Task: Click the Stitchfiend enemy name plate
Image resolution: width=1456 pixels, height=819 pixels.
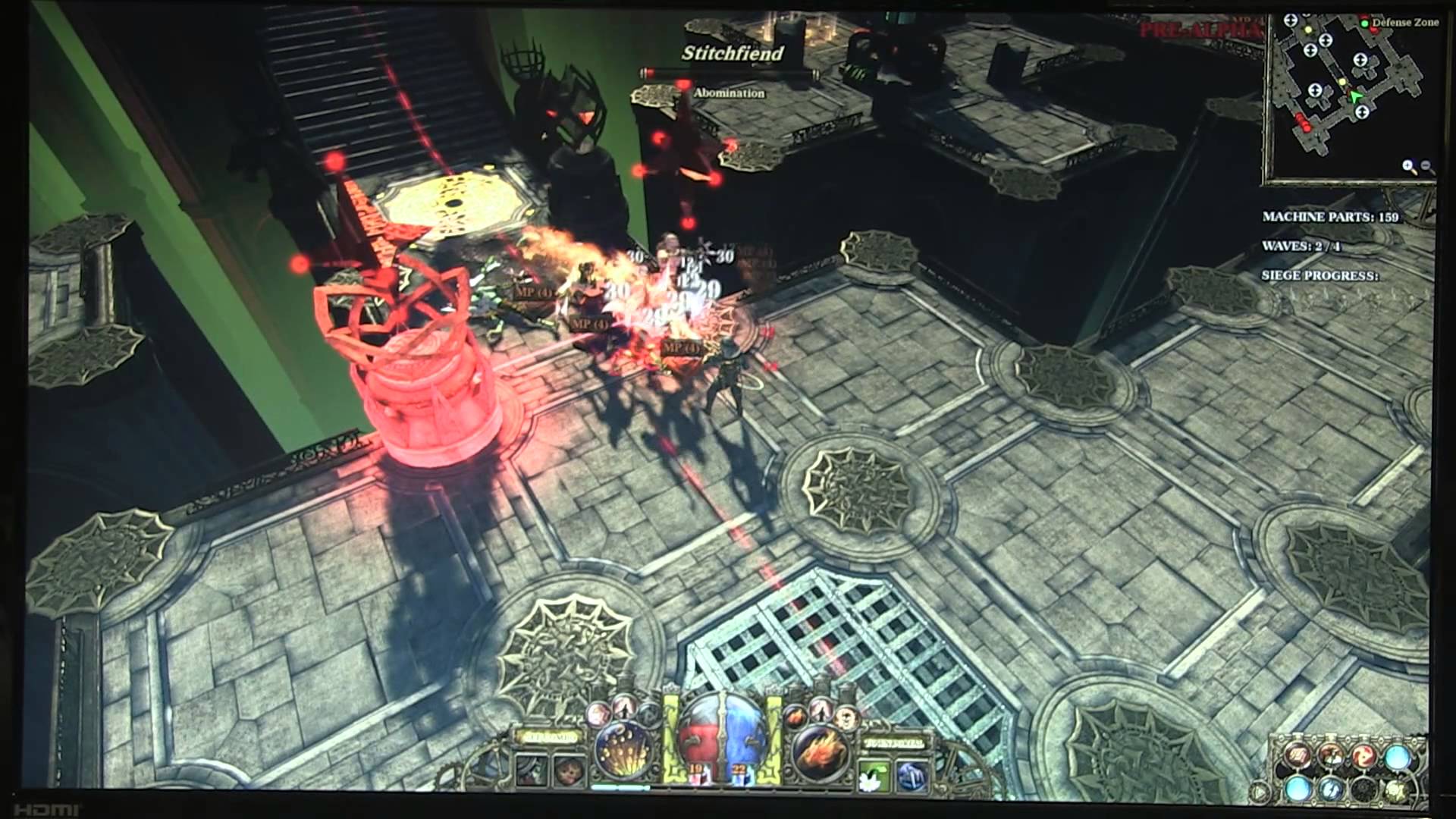Action: [x=731, y=53]
